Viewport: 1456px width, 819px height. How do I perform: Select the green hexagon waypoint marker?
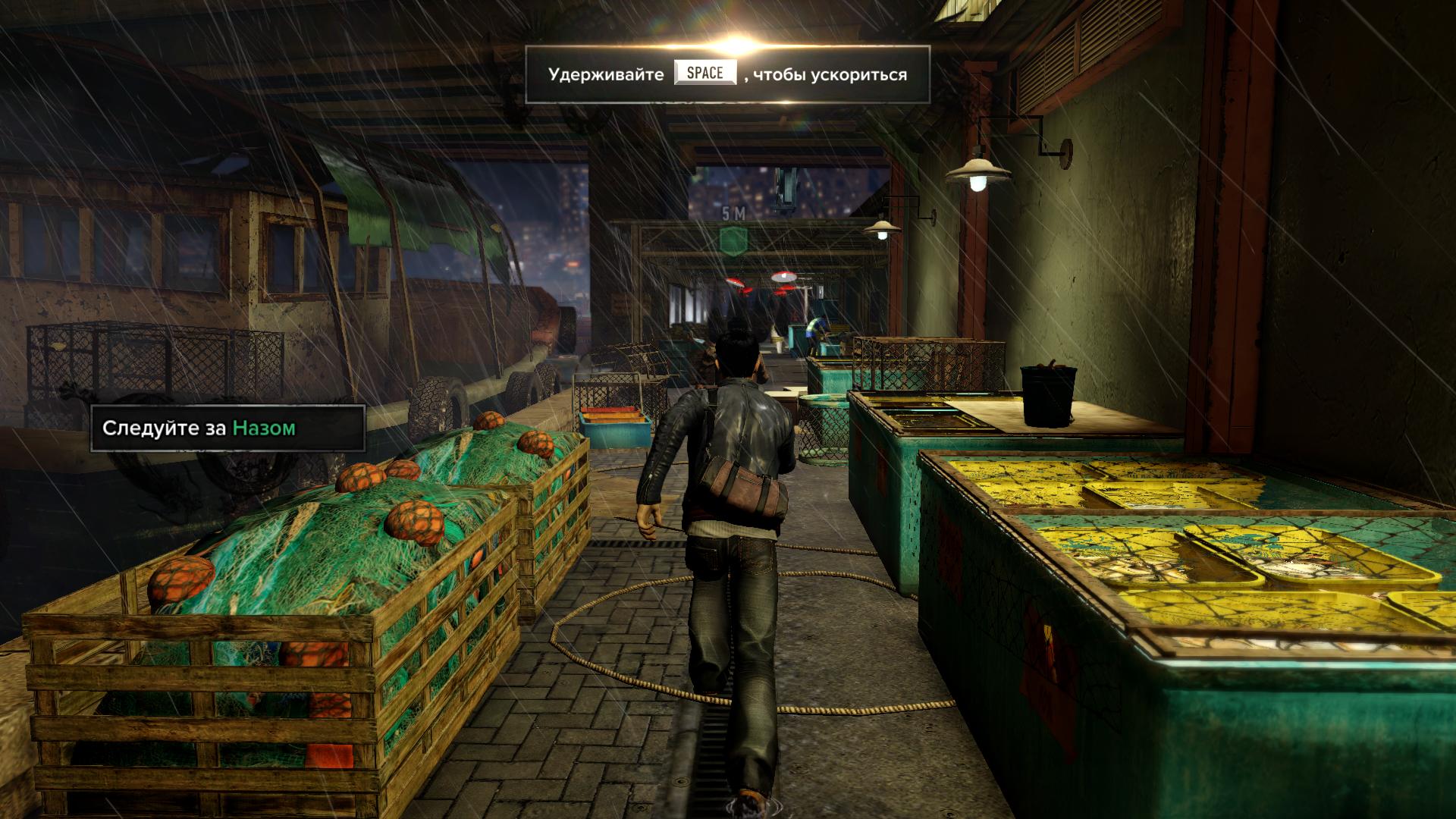733,240
